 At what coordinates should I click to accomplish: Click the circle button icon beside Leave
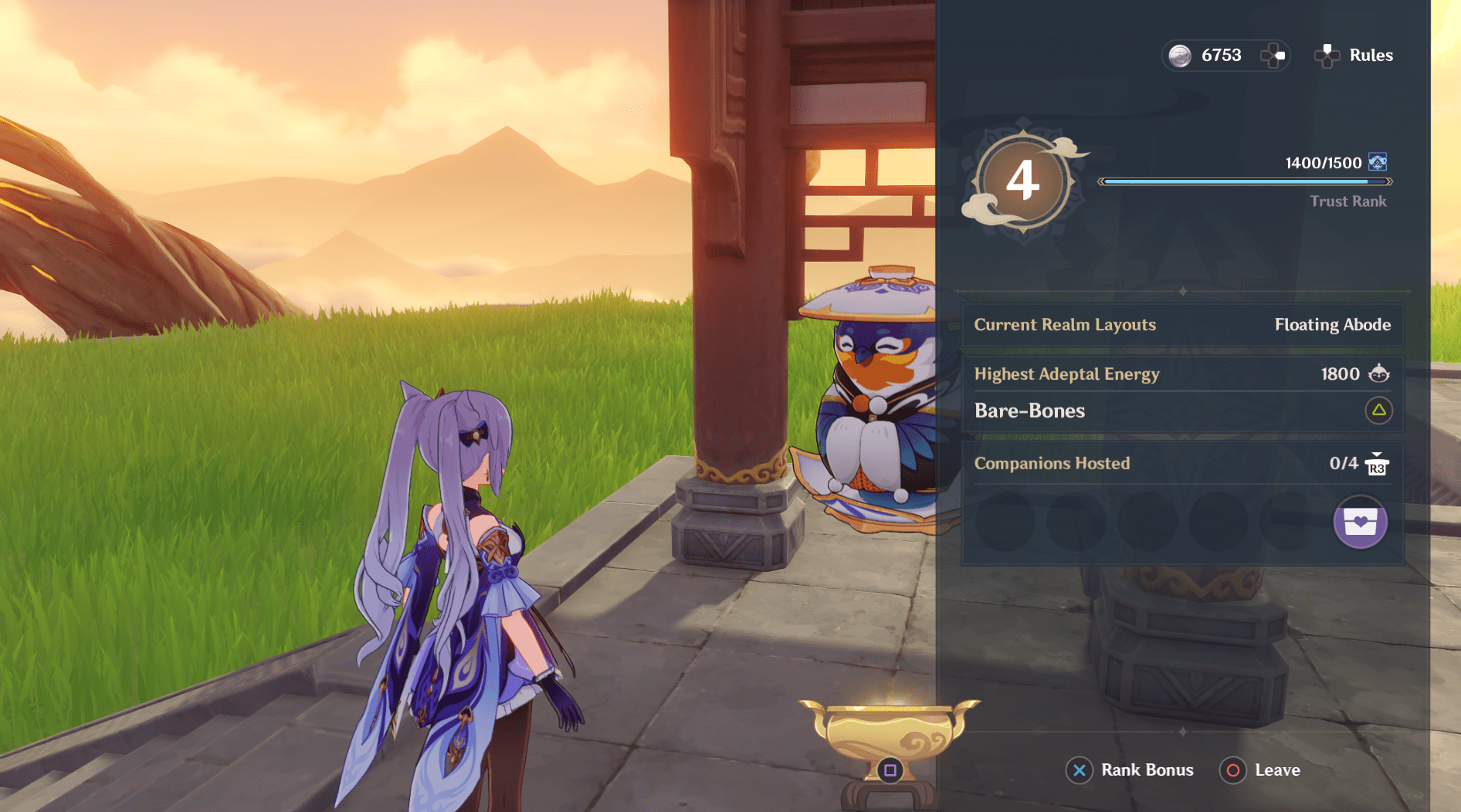(x=1233, y=770)
